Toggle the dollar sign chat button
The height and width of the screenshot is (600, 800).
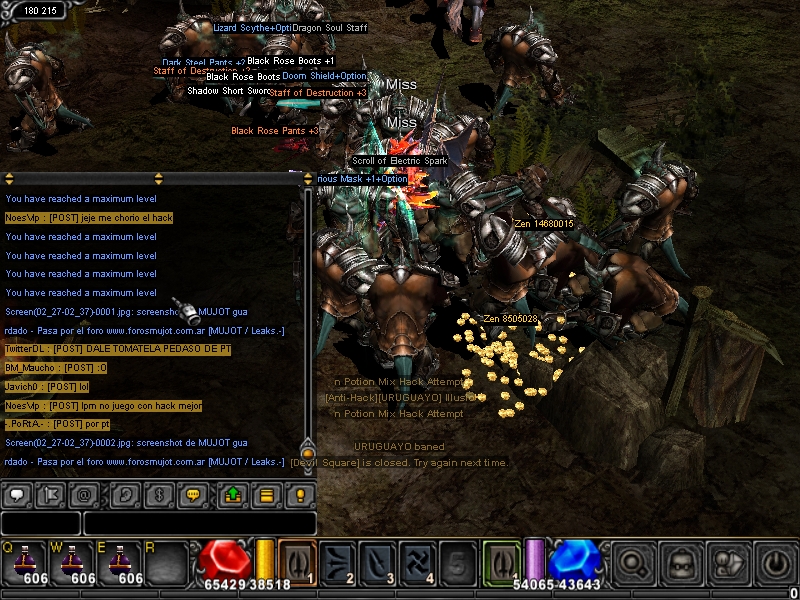pyautogui.click(x=157, y=495)
